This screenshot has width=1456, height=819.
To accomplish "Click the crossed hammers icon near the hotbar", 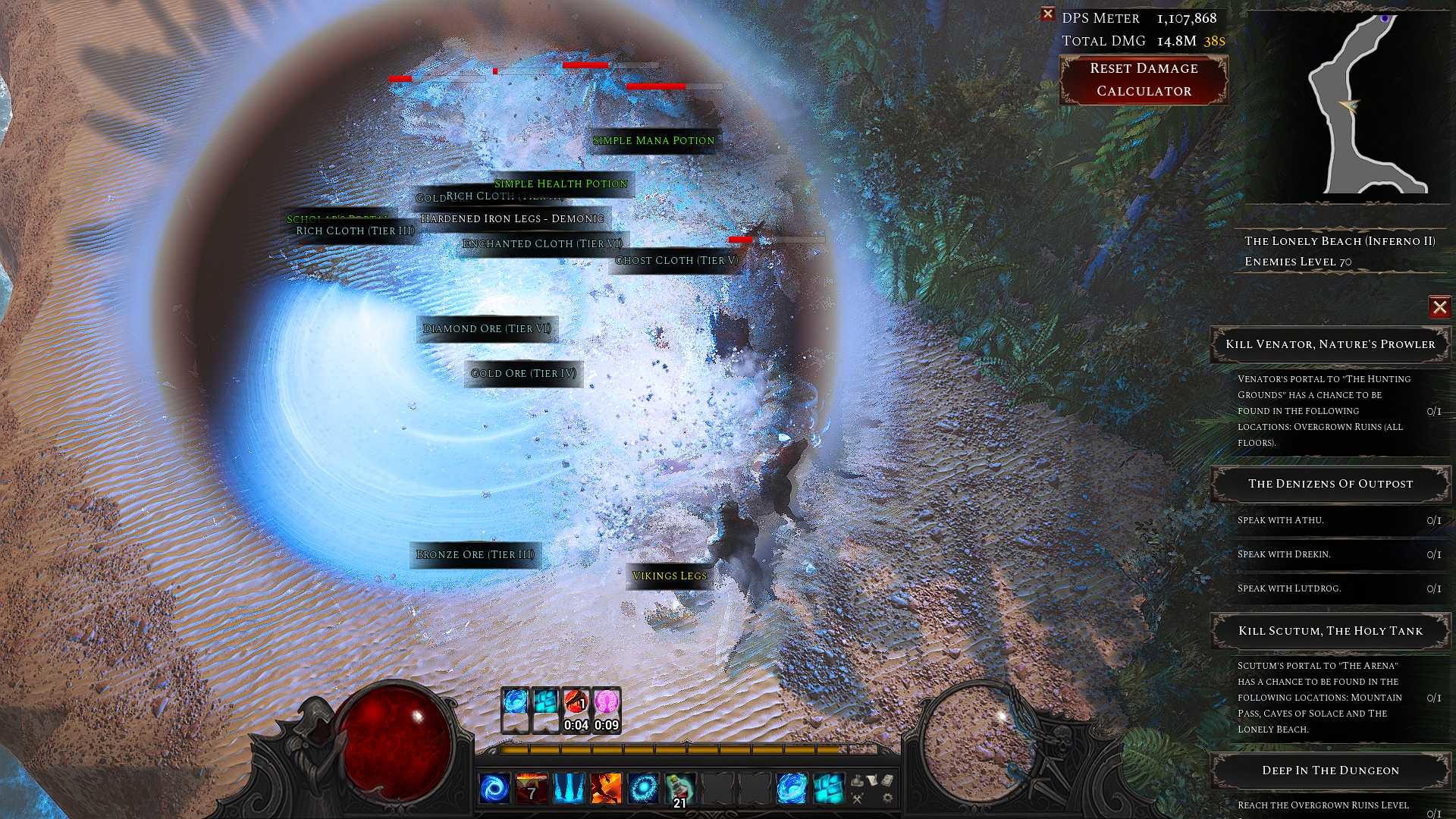I will click(859, 799).
